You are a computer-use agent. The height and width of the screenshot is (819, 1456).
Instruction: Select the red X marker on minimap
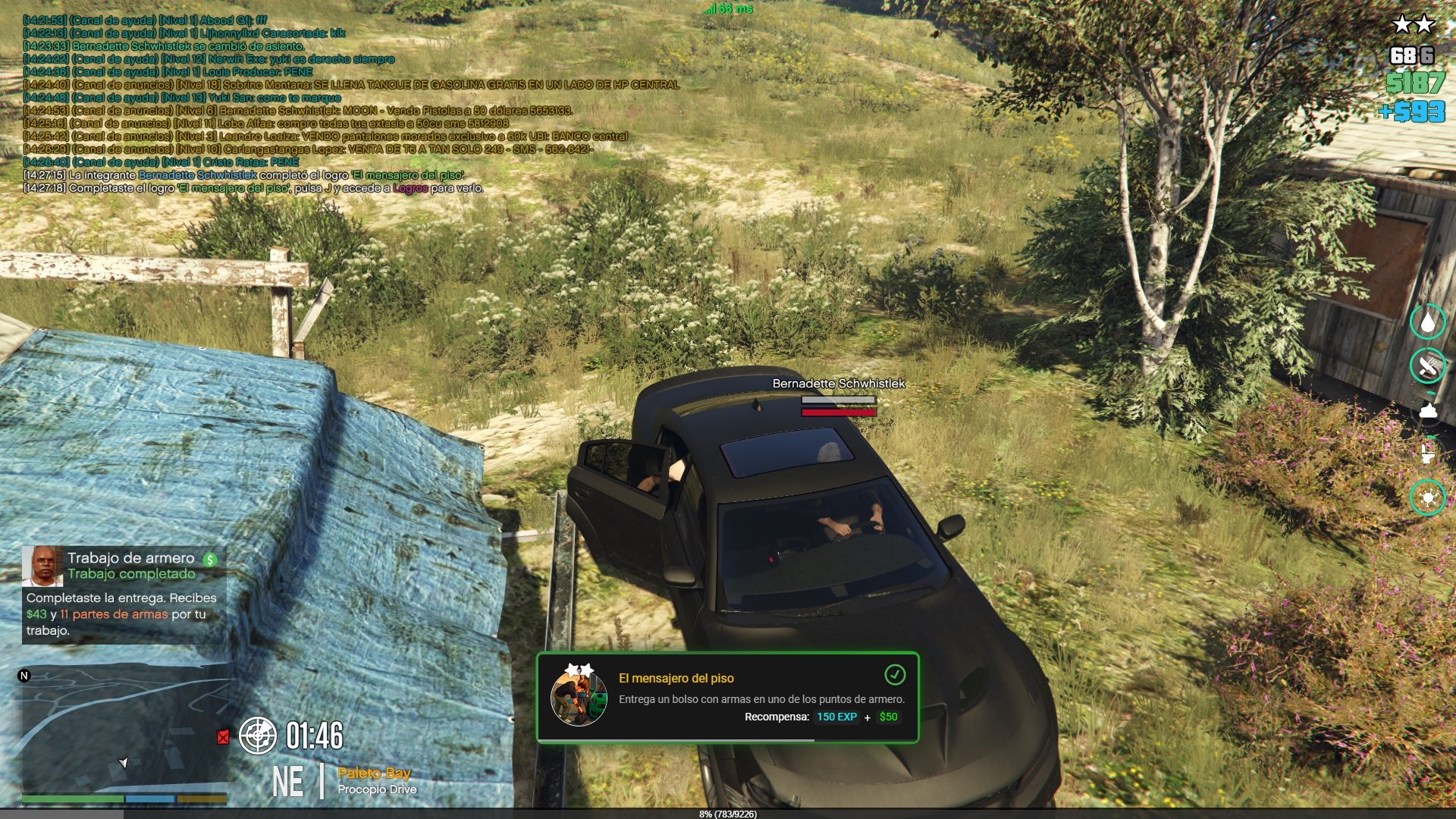pyautogui.click(x=223, y=737)
